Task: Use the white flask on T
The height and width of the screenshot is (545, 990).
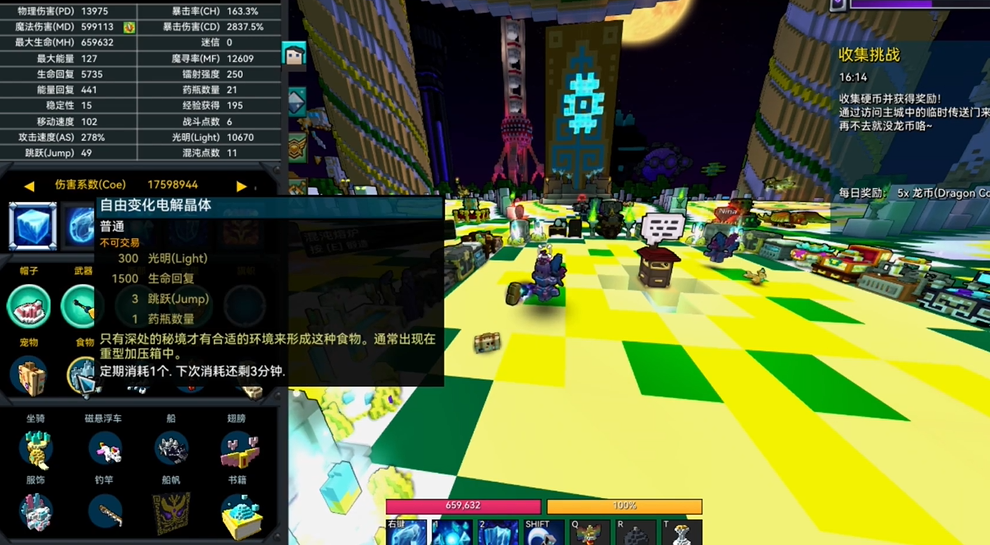Action: [x=680, y=533]
